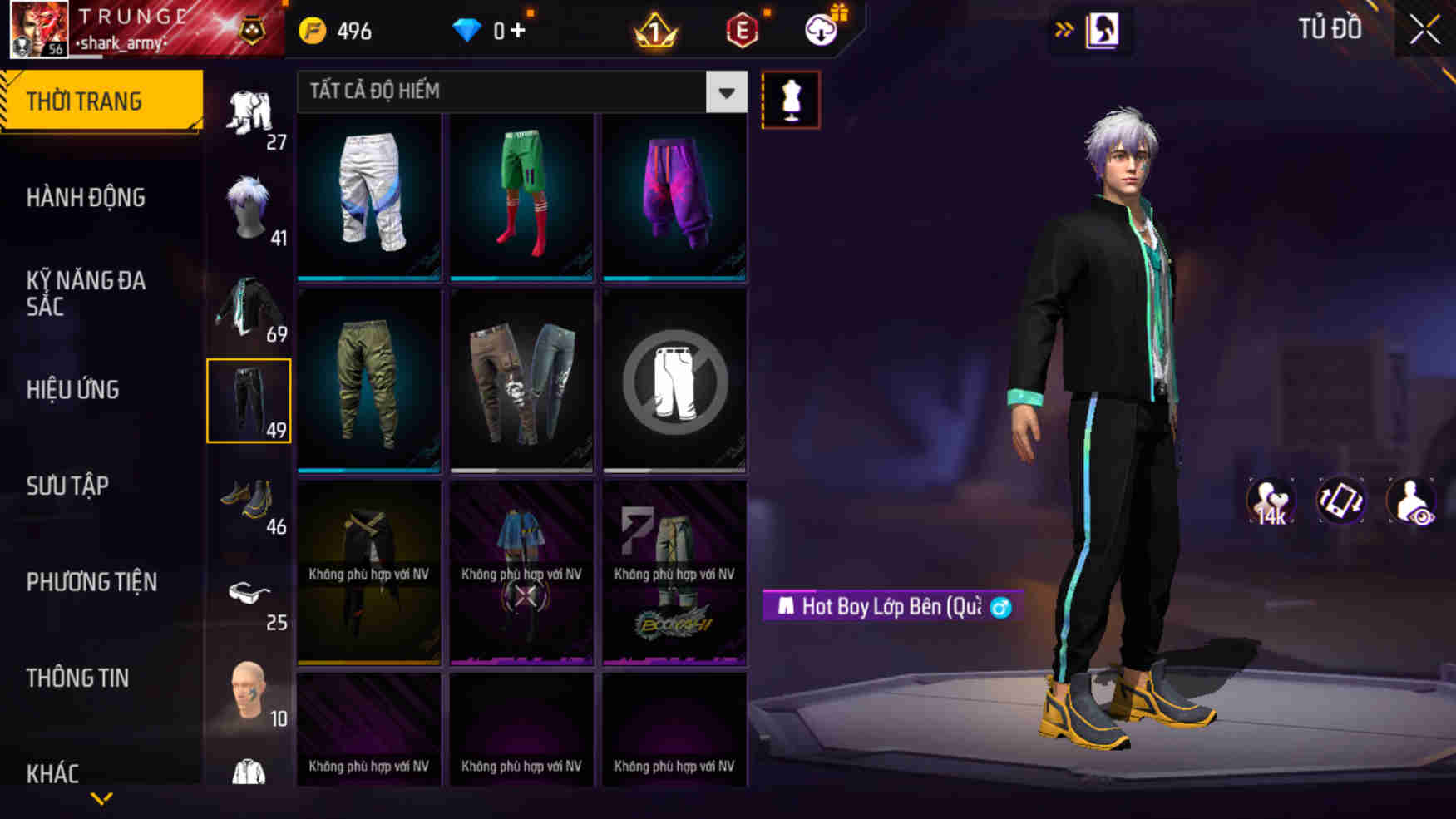The image size is (1456, 819).
Task: Tap the rotate character icon
Action: click(1341, 500)
